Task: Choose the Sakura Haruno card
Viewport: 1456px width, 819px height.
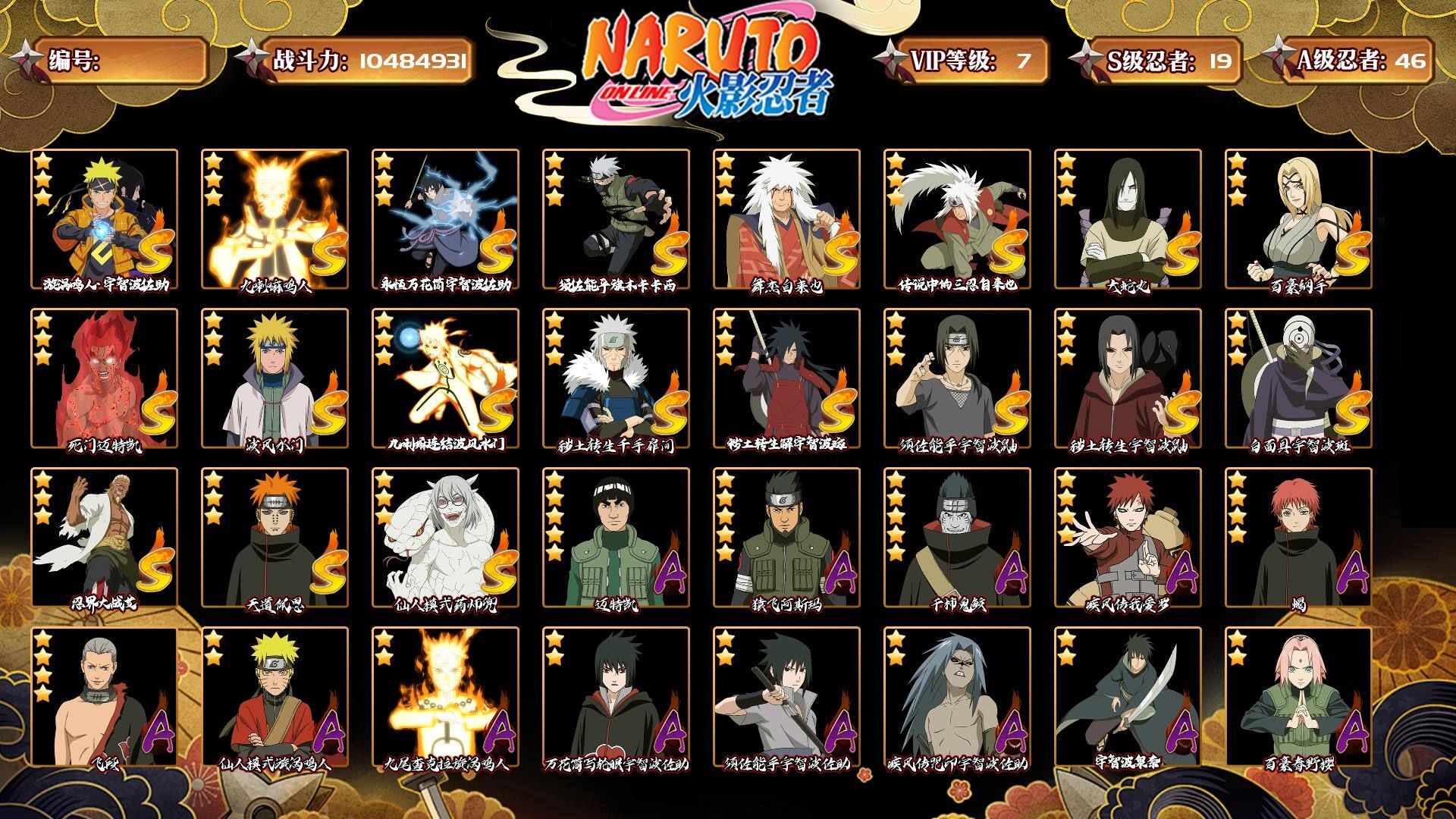Action: pyautogui.click(x=1298, y=697)
